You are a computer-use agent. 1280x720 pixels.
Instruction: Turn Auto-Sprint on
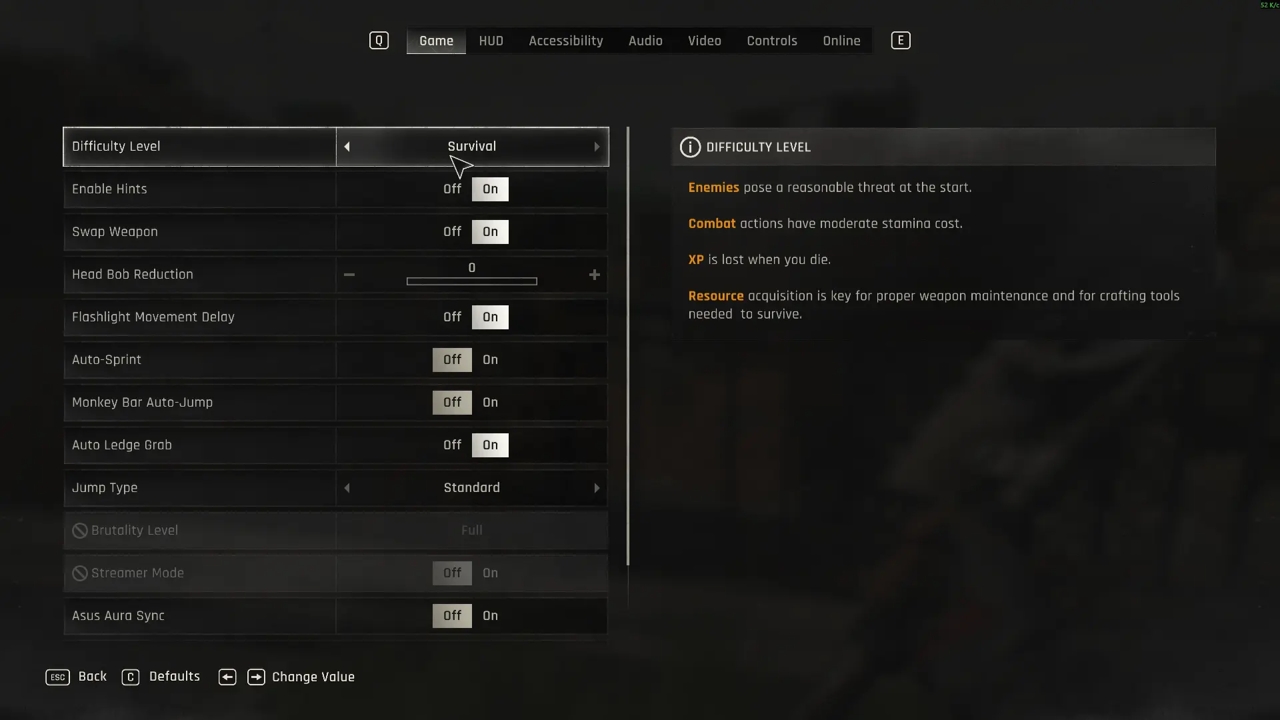tap(490, 360)
